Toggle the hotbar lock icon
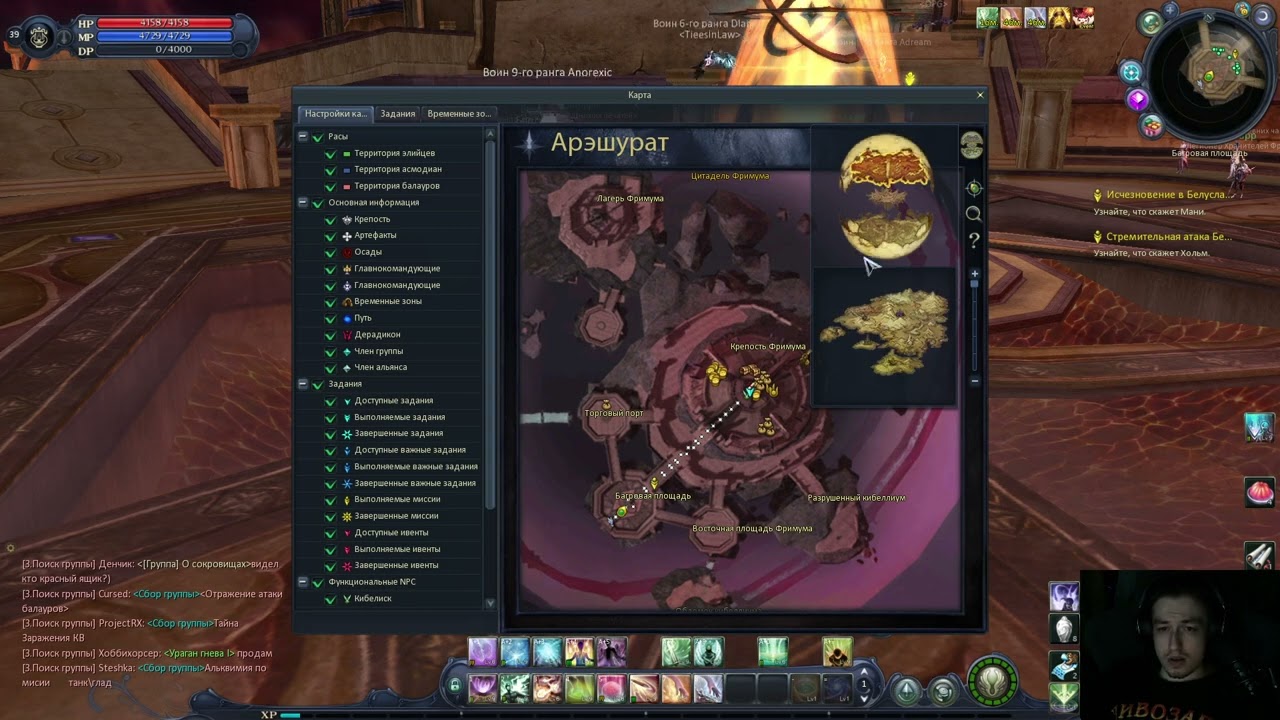This screenshot has width=1280, height=720. 455,686
